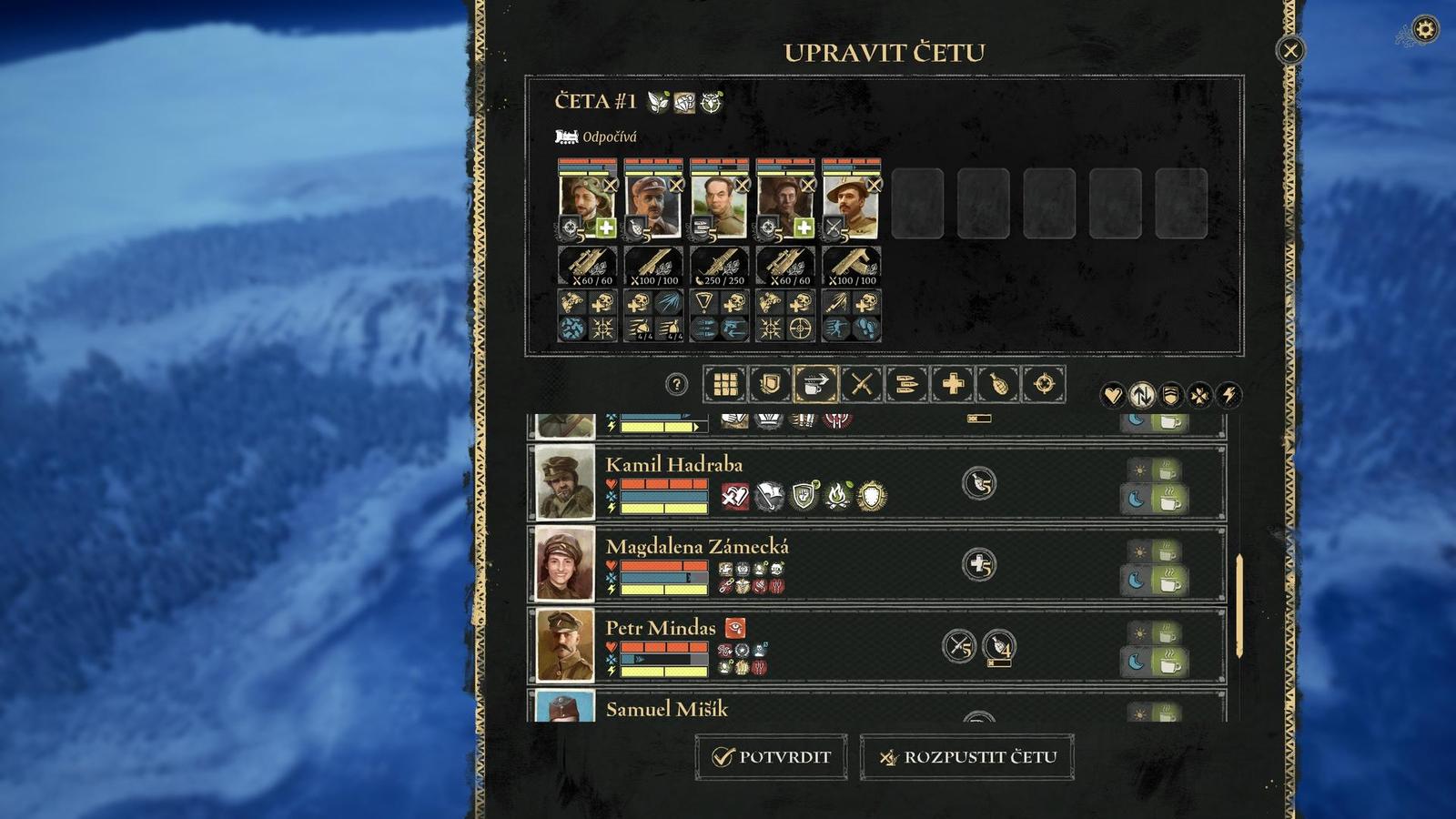
Task: Open the question mark help button
Action: (x=676, y=385)
